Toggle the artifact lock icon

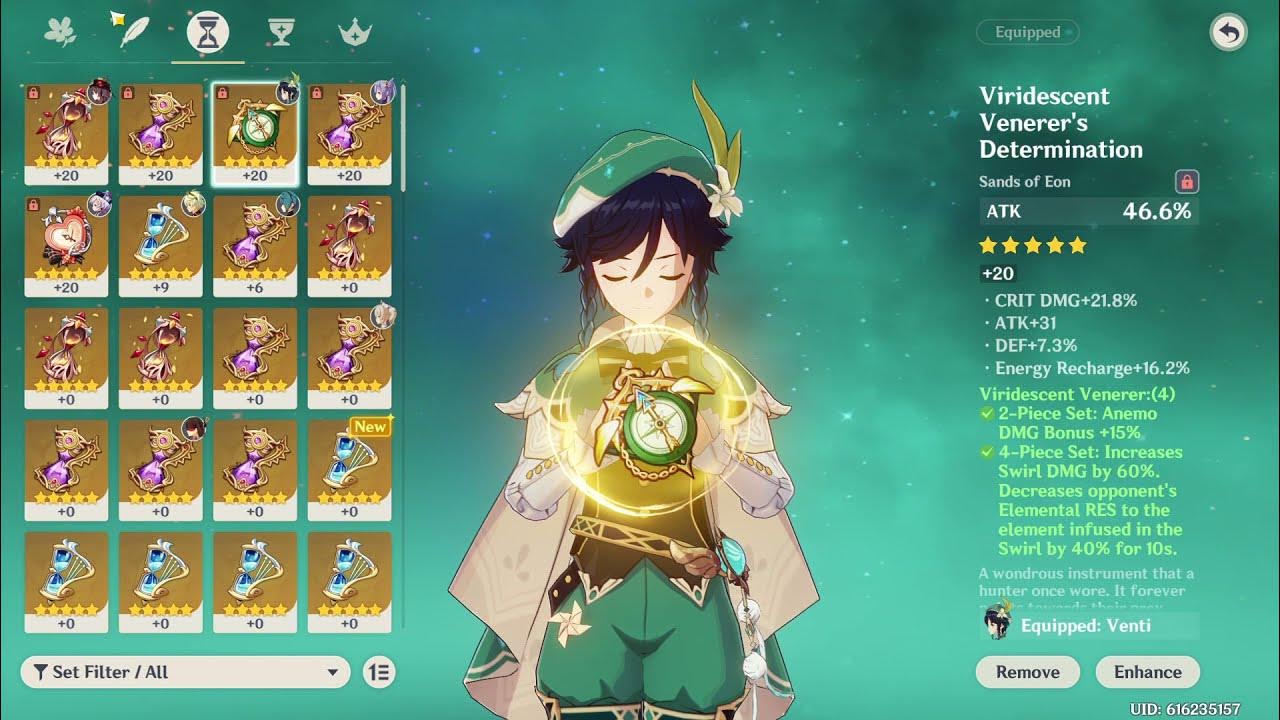tap(1187, 182)
